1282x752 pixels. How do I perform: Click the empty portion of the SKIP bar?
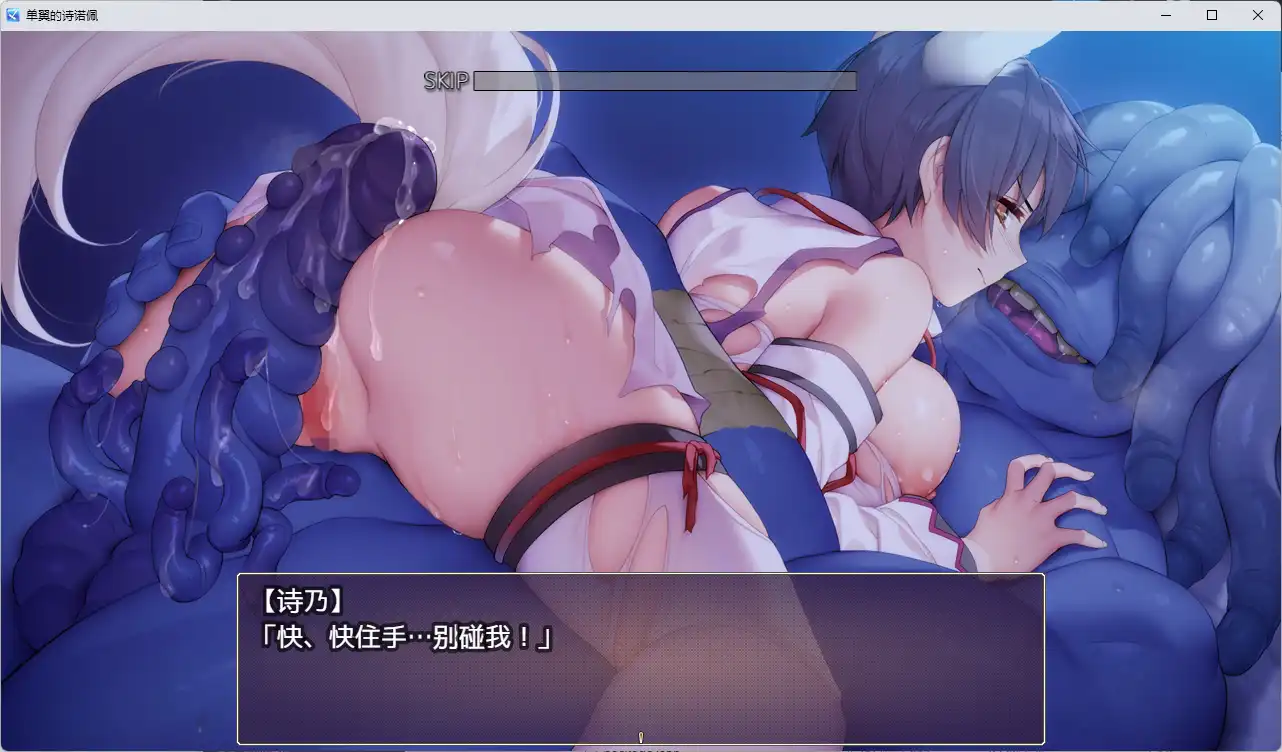point(760,81)
